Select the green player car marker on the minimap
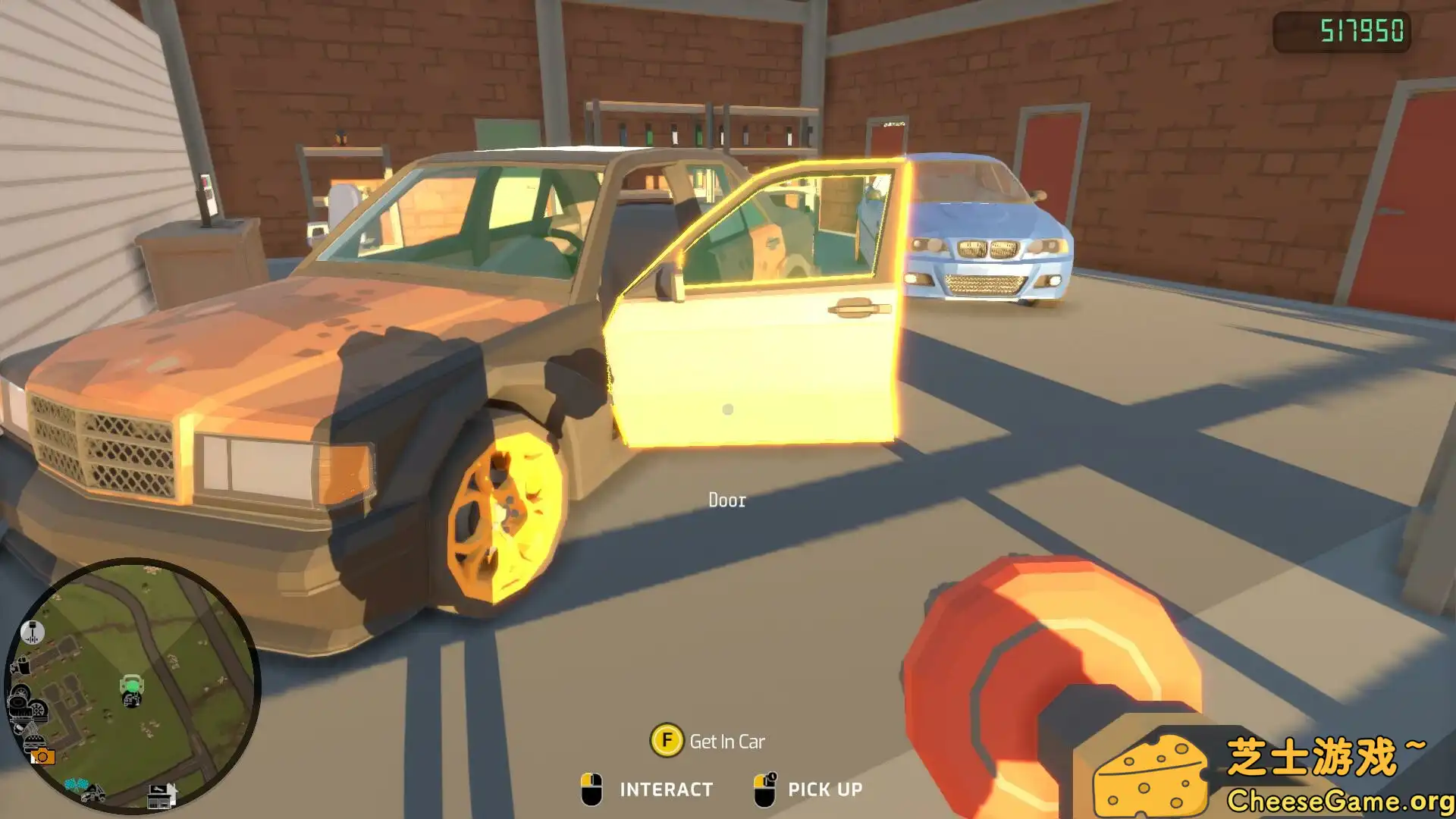The height and width of the screenshot is (819, 1456). coord(133,682)
